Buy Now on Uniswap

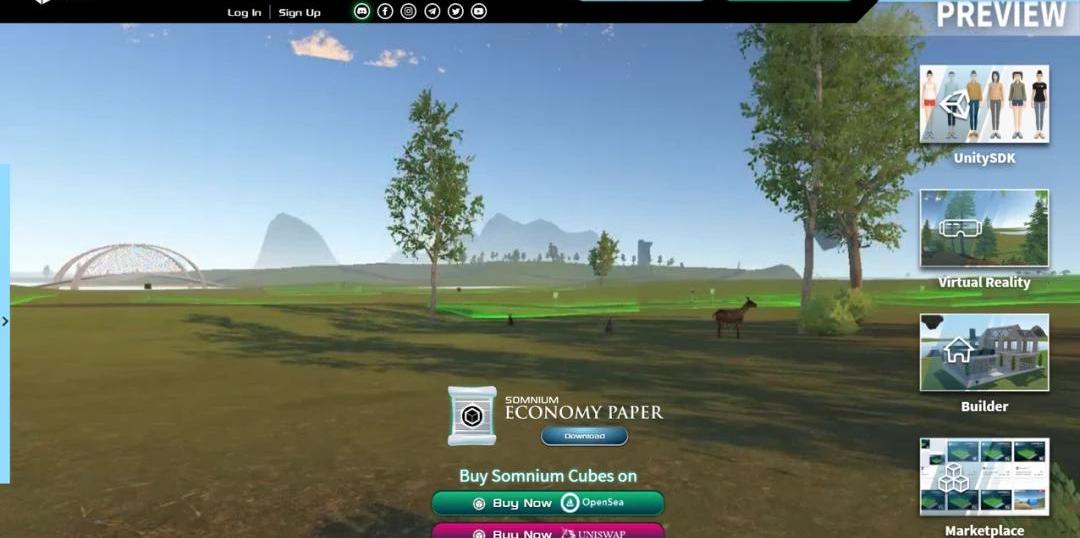pyautogui.click(x=547, y=532)
